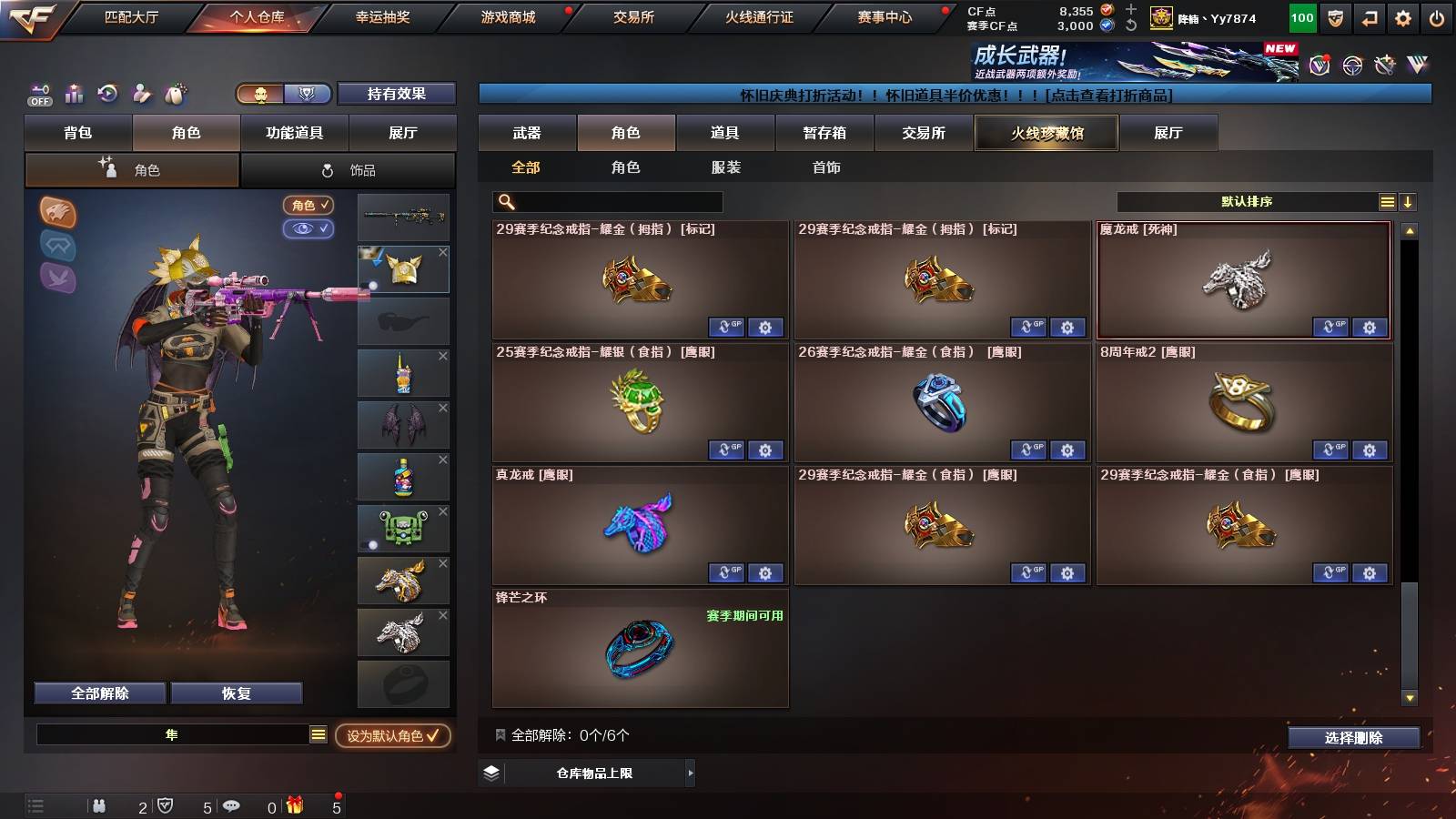Switch to the 火线珍藏馆 tab

click(1046, 133)
